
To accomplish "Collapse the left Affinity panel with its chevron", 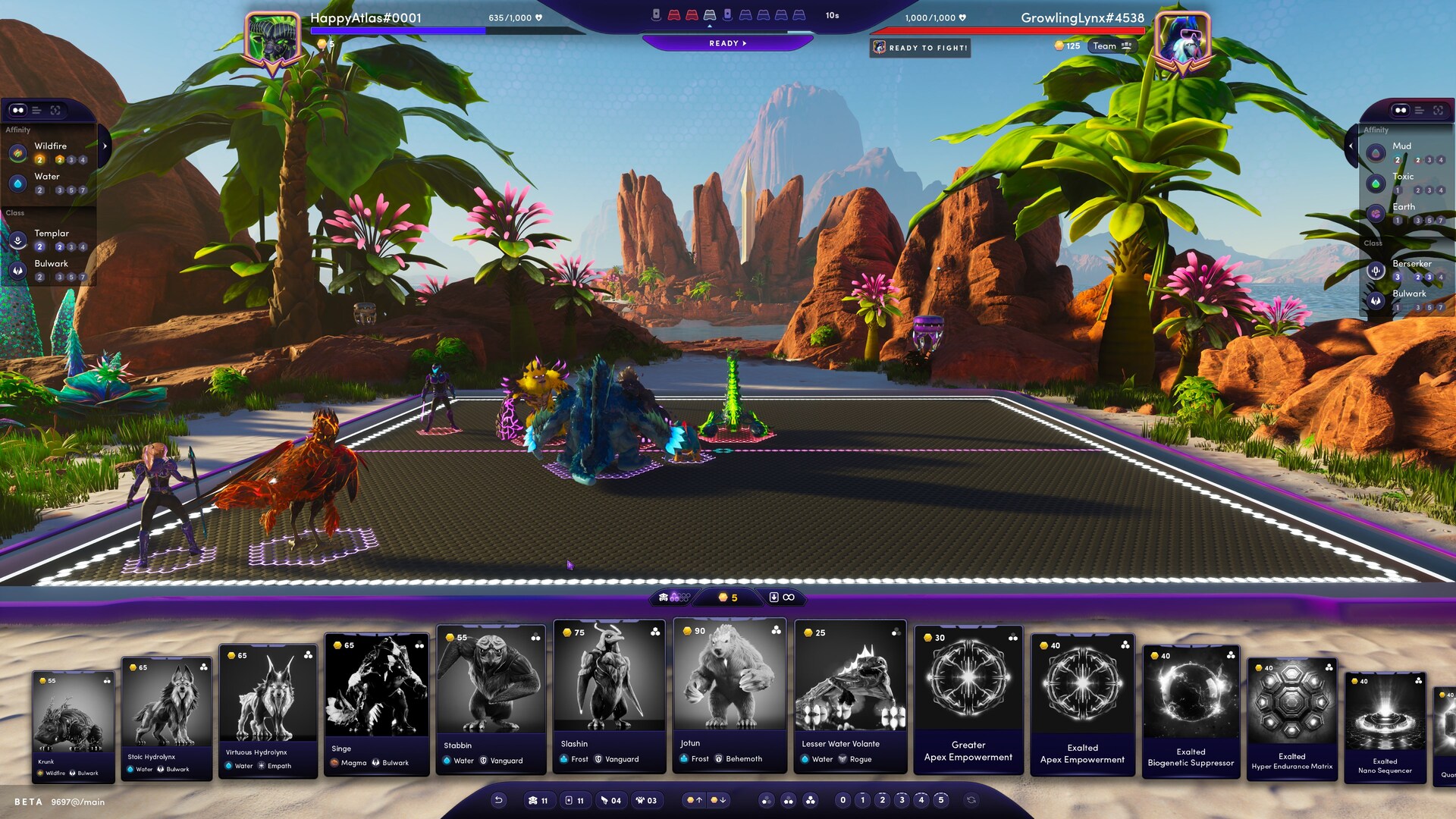I will (x=105, y=146).
